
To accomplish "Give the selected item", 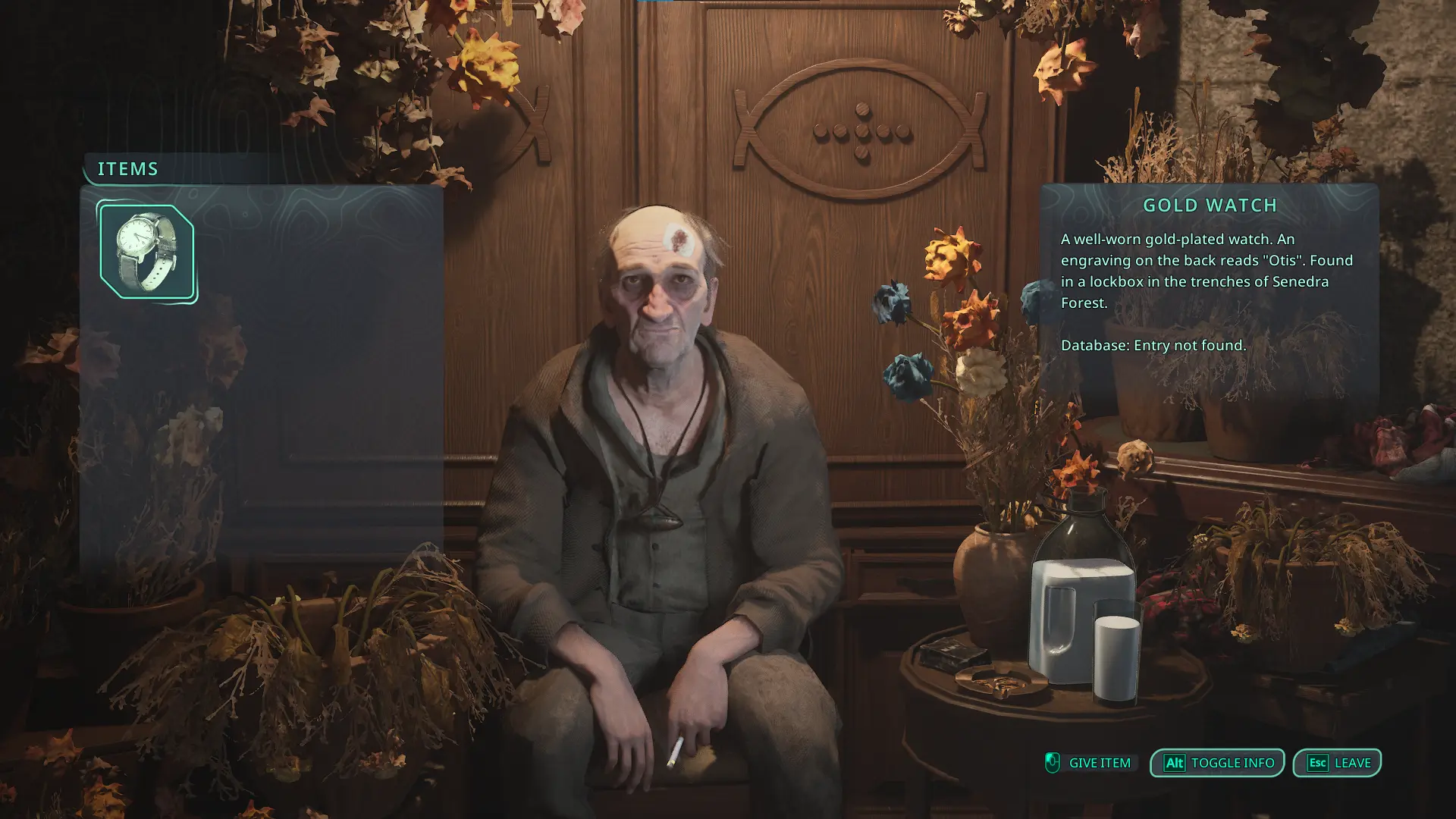I will pyautogui.click(x=1088, y=763).
